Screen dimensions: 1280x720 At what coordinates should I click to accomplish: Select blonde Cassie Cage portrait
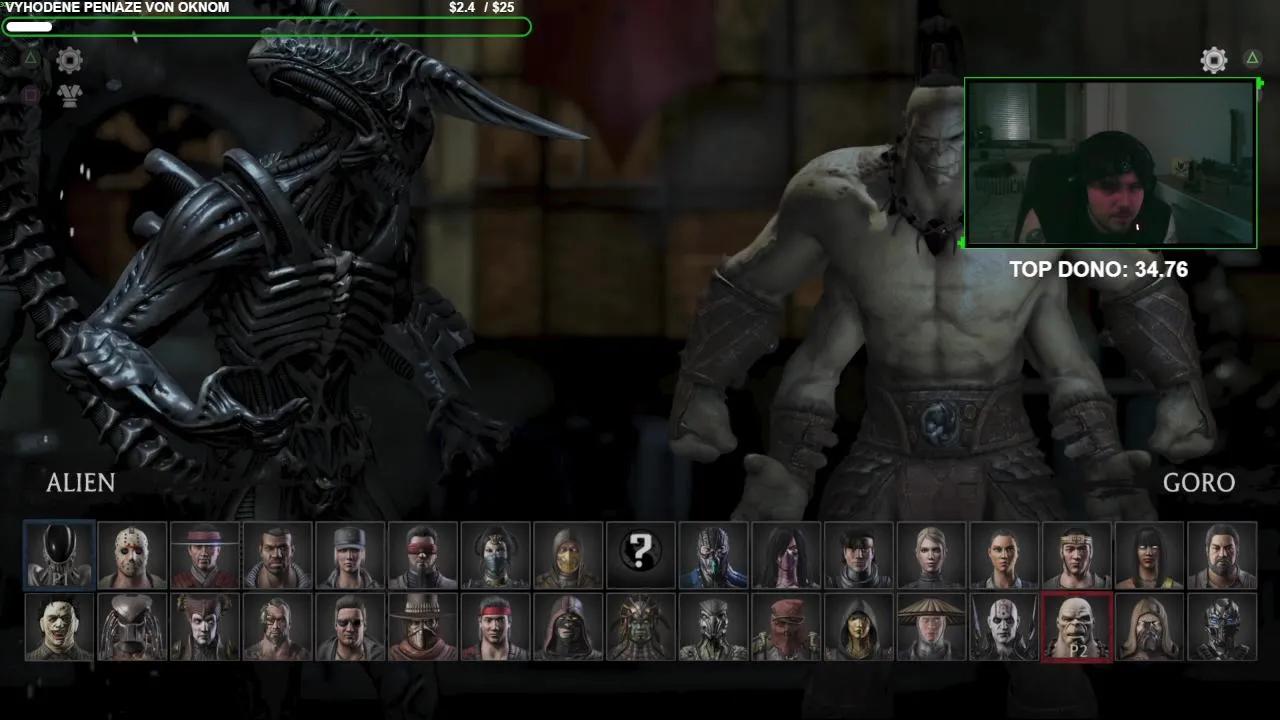(931, 554)
